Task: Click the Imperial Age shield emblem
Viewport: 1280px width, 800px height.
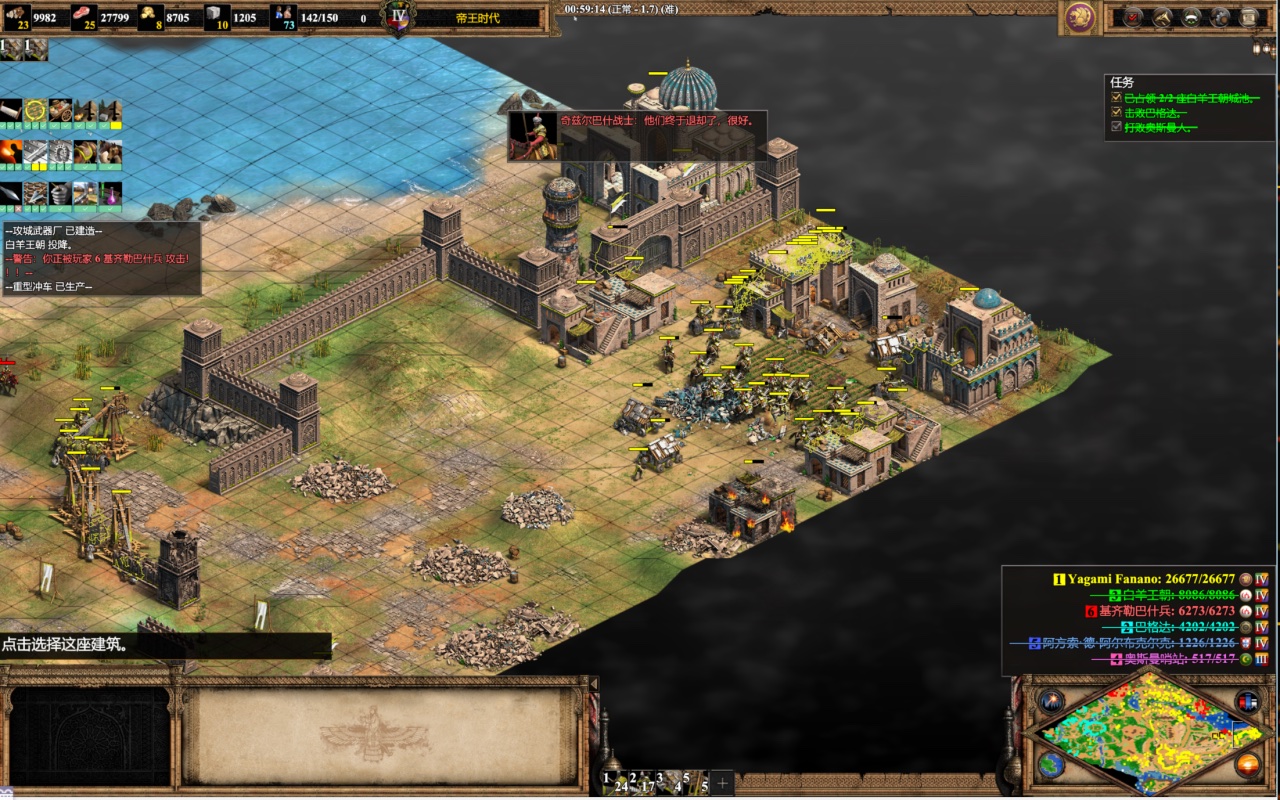Action: tap(399, 17)
